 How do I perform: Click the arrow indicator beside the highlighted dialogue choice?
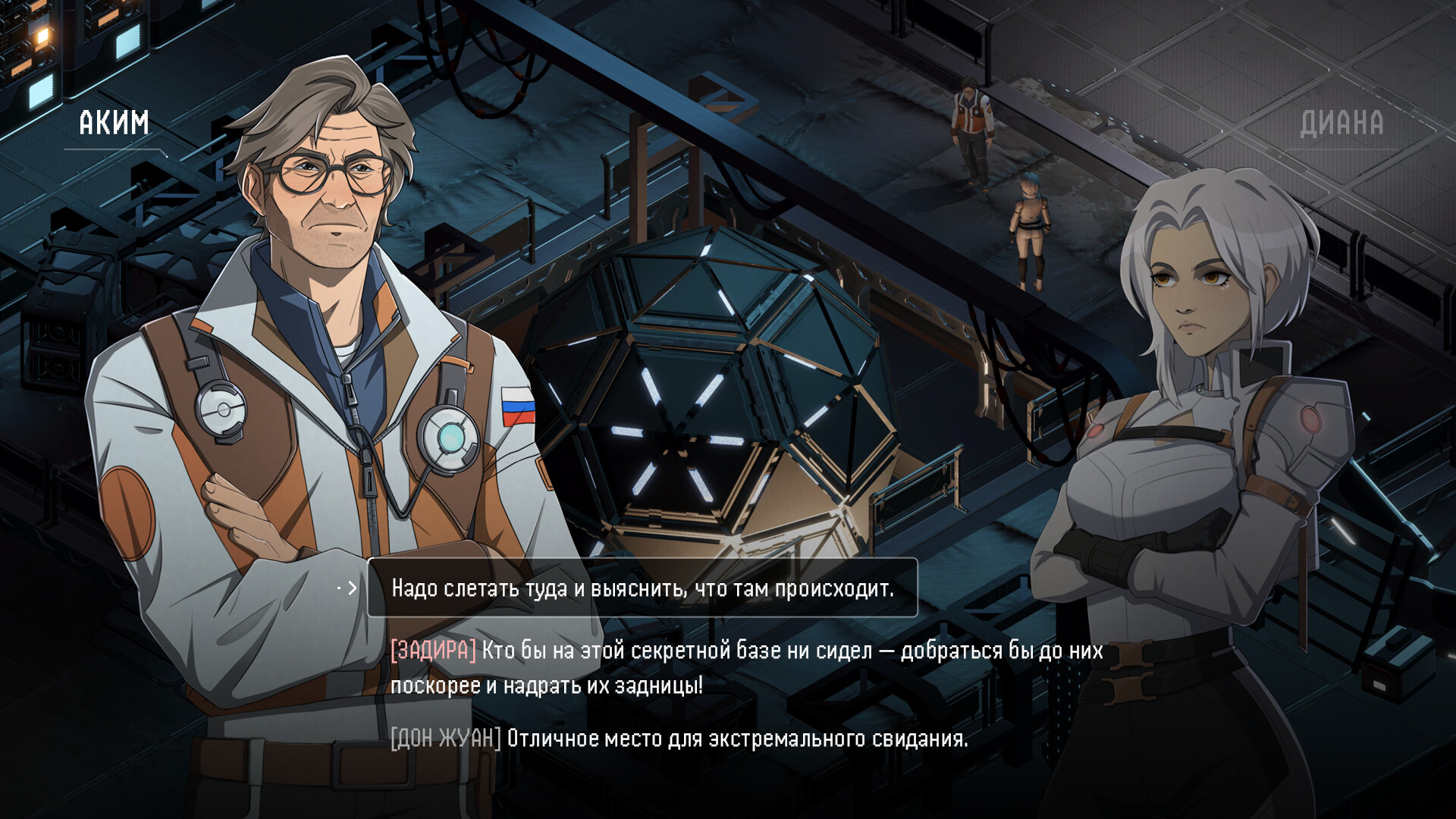tap(353, 588)
